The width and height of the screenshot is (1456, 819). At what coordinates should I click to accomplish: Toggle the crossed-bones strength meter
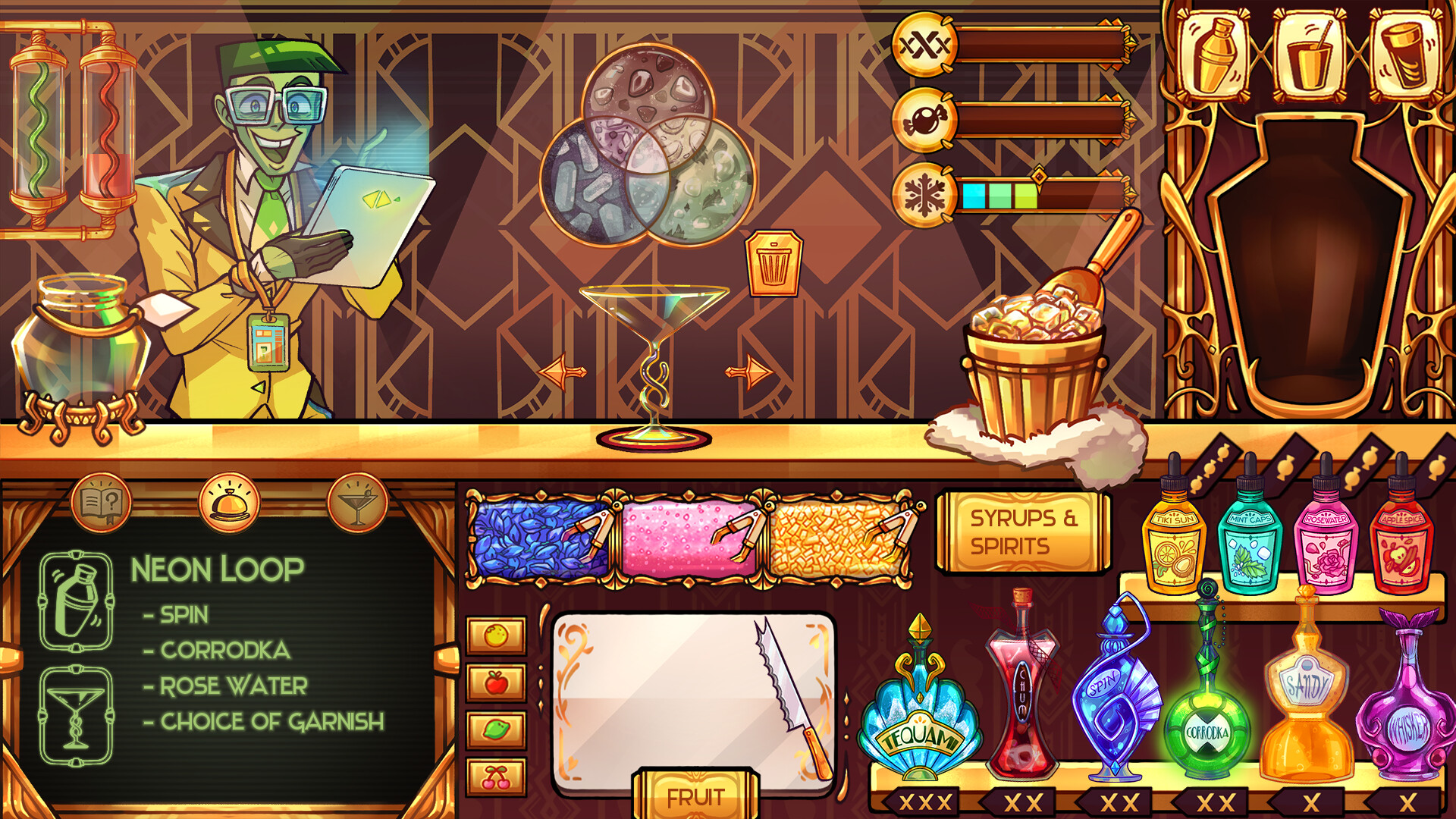click(x=924, y=45)
